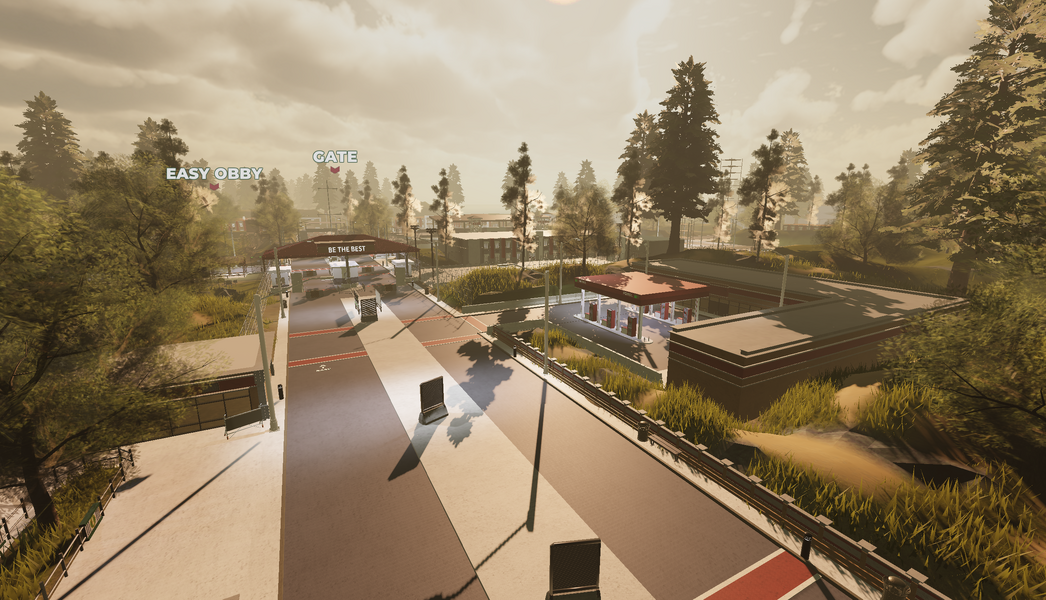The height and width of the screenshot is (600, 1046).
Task: Select the GATE waypoint marker
Action: pos(335,169)
